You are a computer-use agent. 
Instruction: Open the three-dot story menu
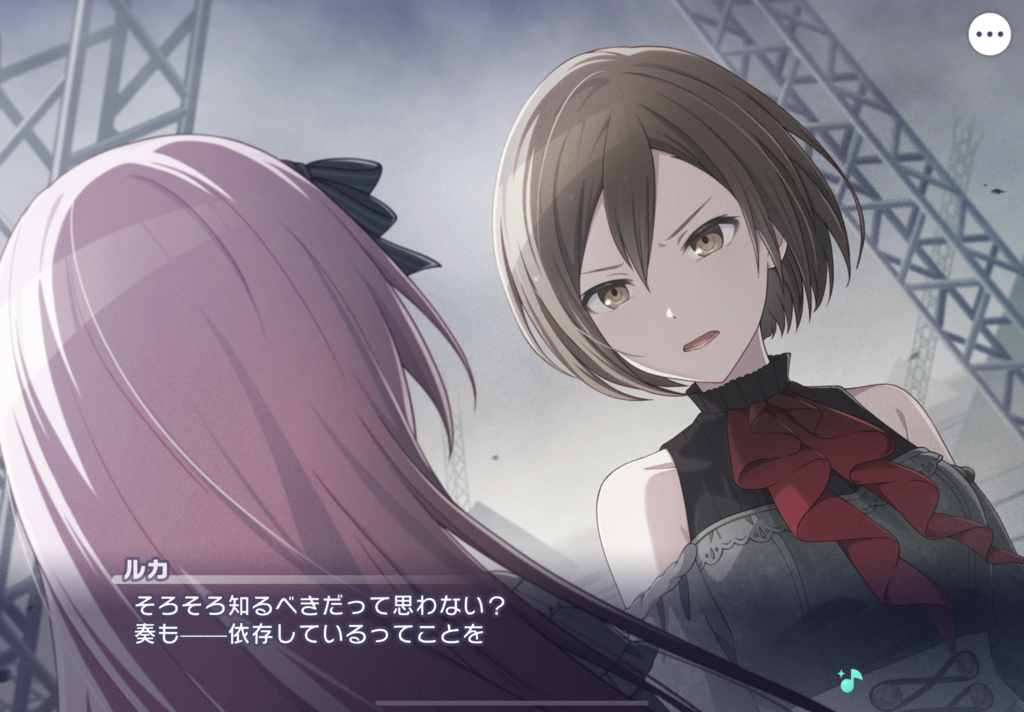pyautogui.click(x=989, y=35)
